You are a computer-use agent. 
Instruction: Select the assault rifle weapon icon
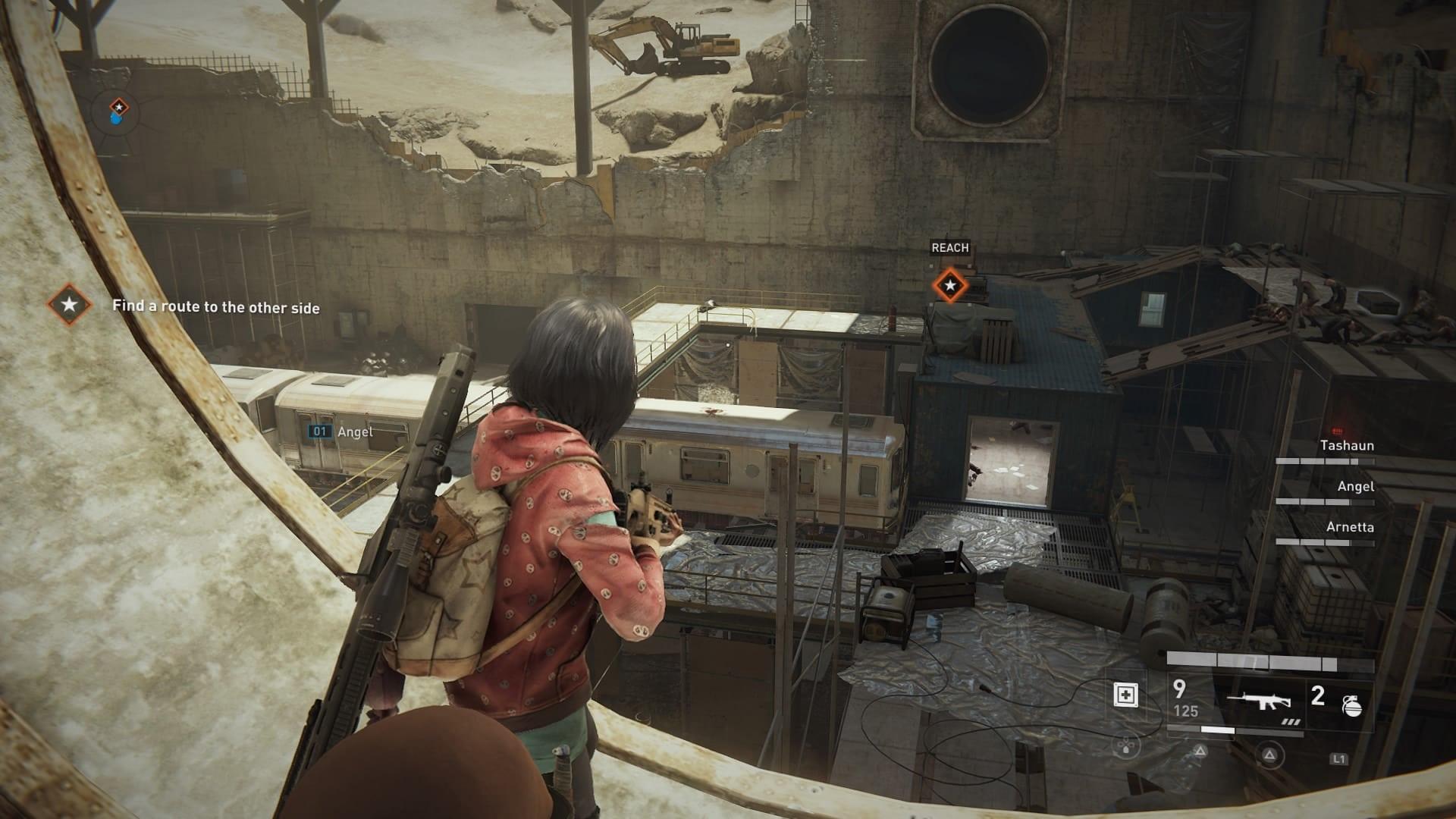click(x=1260, y=701)
